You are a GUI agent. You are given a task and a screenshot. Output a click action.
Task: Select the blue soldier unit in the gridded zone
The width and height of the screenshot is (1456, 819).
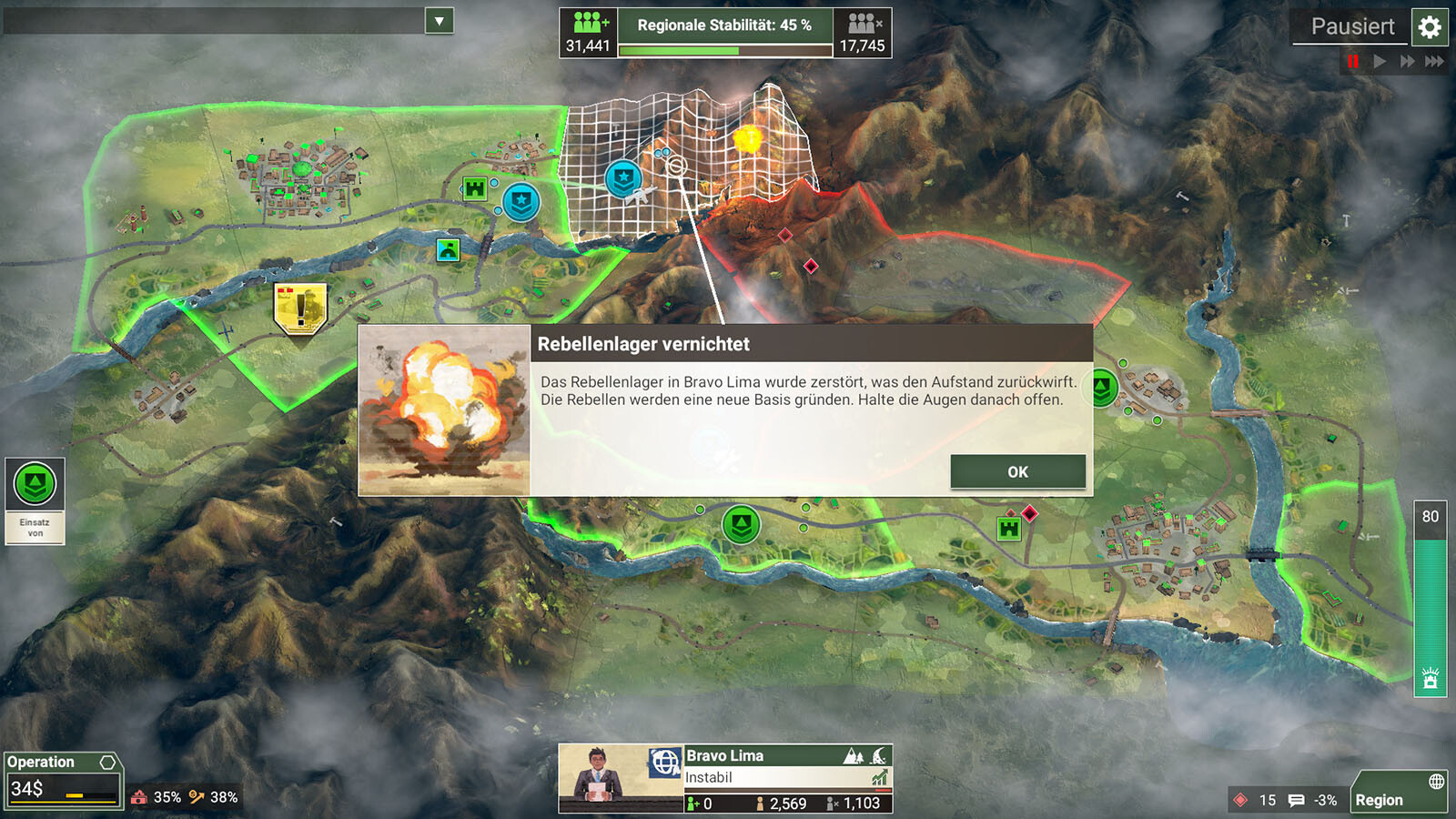(624, 179)
